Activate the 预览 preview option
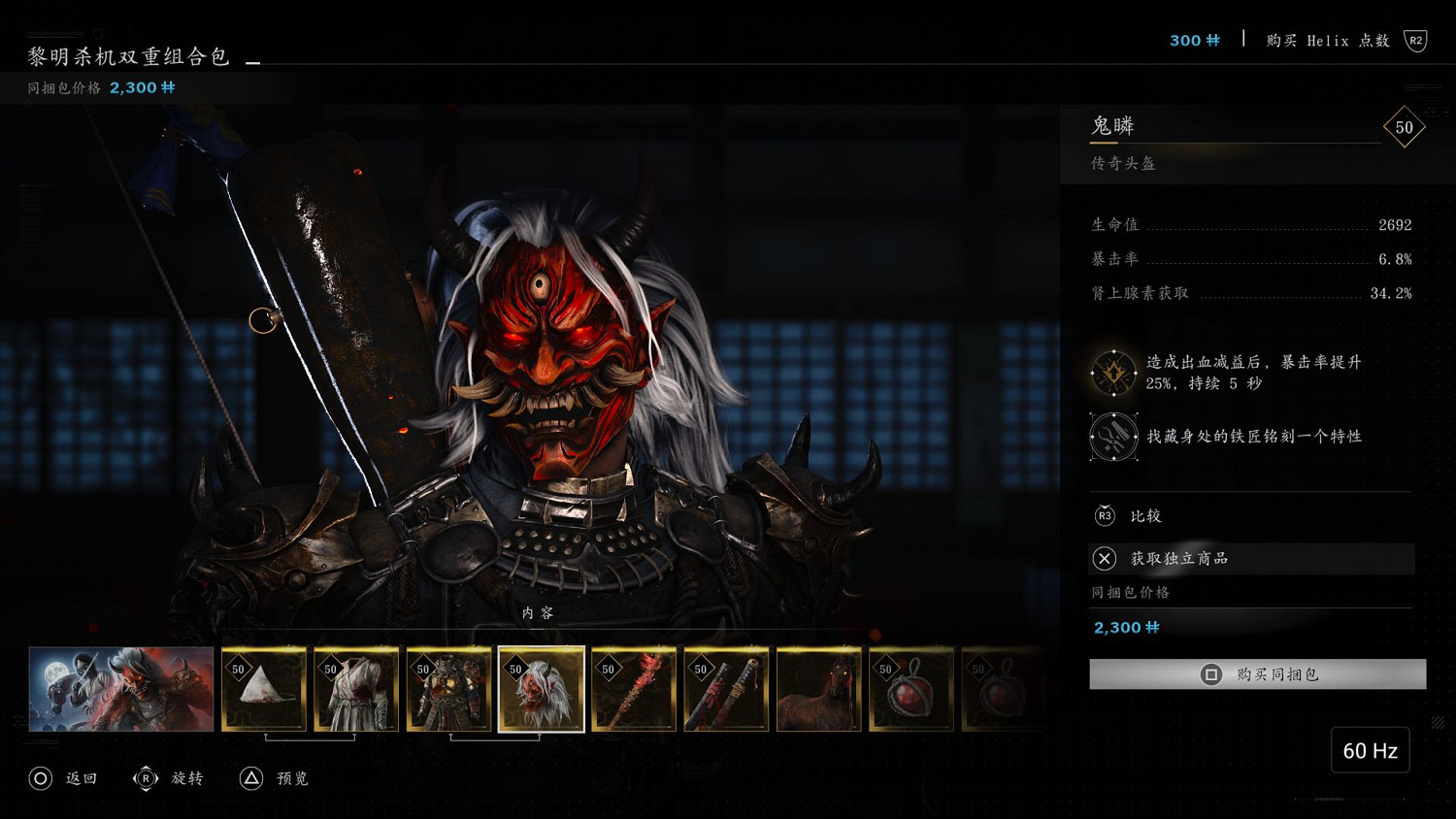 click(x=275, y=778)
